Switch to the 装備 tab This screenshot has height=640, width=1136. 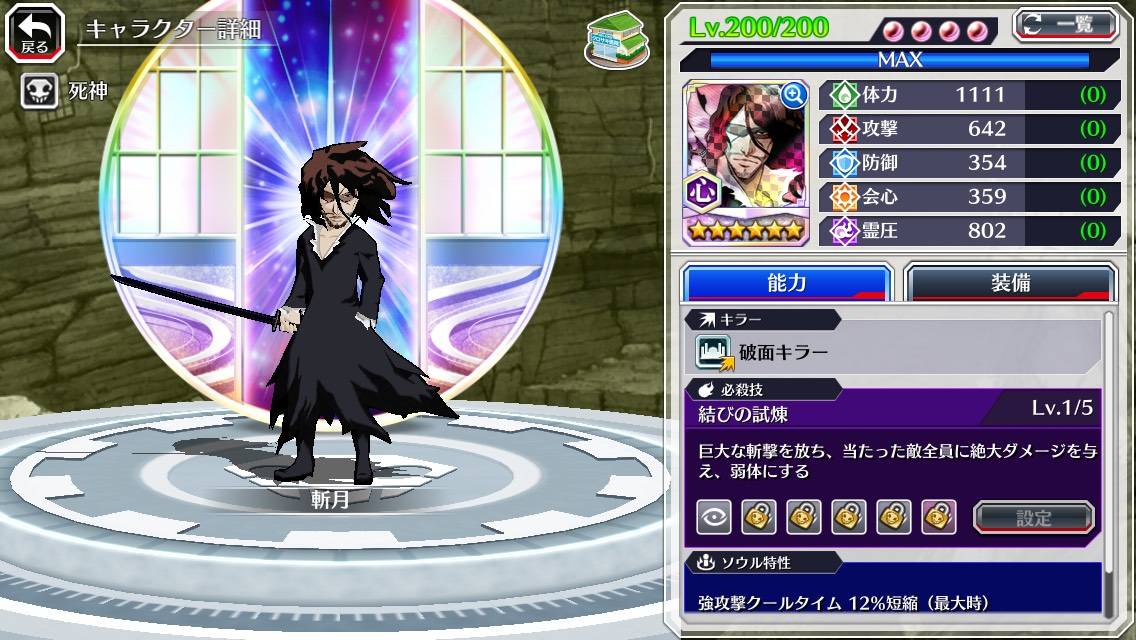click(x=1010, y=283)
